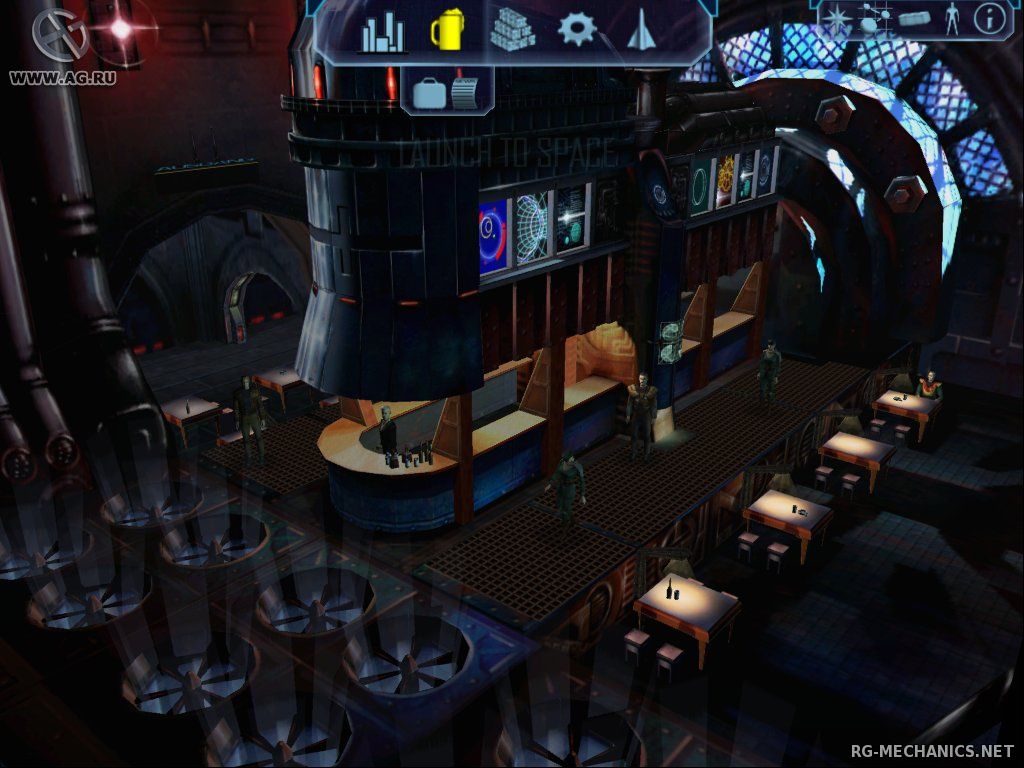1024x768 pixels.
Task: Show the star galaxy map icon
Action: click(x=838, y=18)
